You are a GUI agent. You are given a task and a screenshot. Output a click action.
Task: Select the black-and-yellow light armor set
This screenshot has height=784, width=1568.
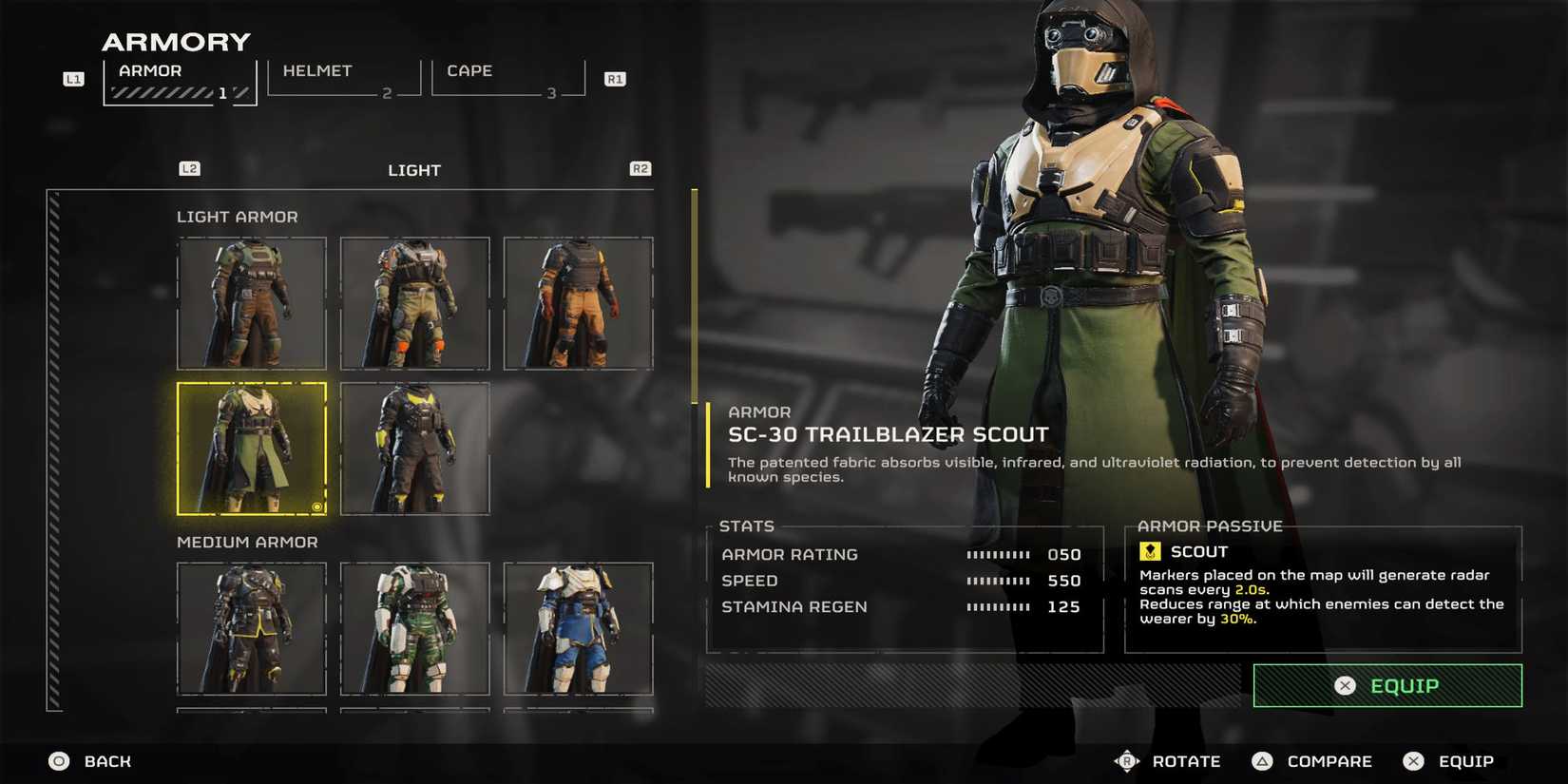(x=415, y=448)
